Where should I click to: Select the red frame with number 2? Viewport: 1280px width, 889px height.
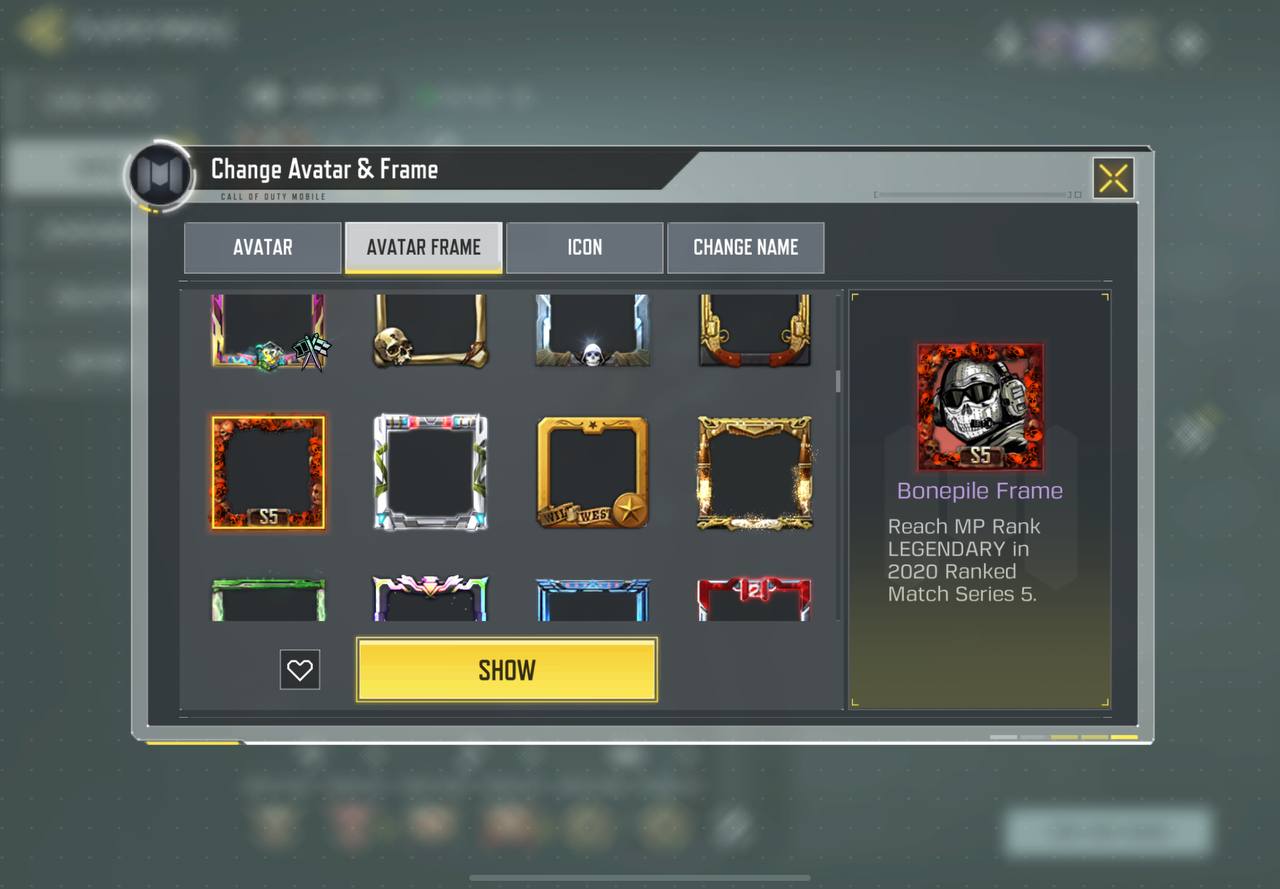coord(754,599)
